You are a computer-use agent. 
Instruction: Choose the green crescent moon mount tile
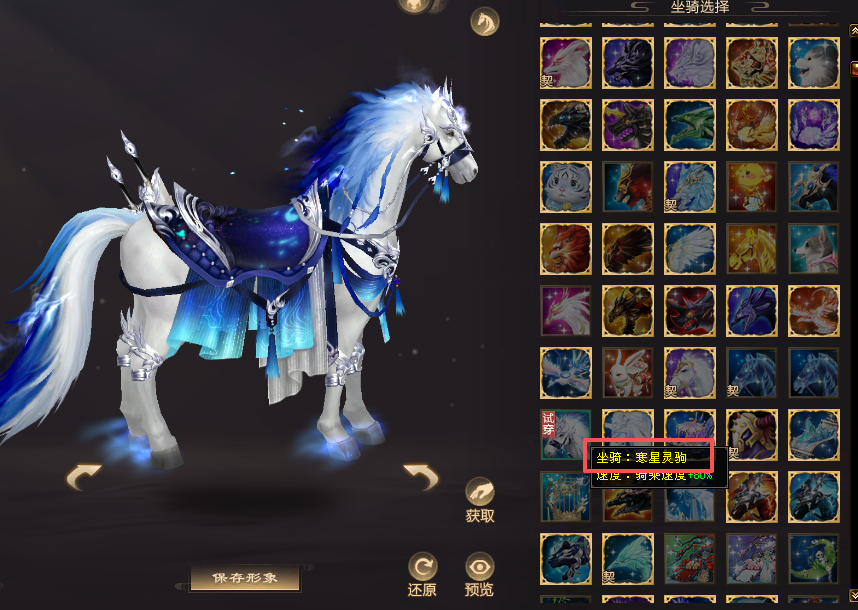814,558
